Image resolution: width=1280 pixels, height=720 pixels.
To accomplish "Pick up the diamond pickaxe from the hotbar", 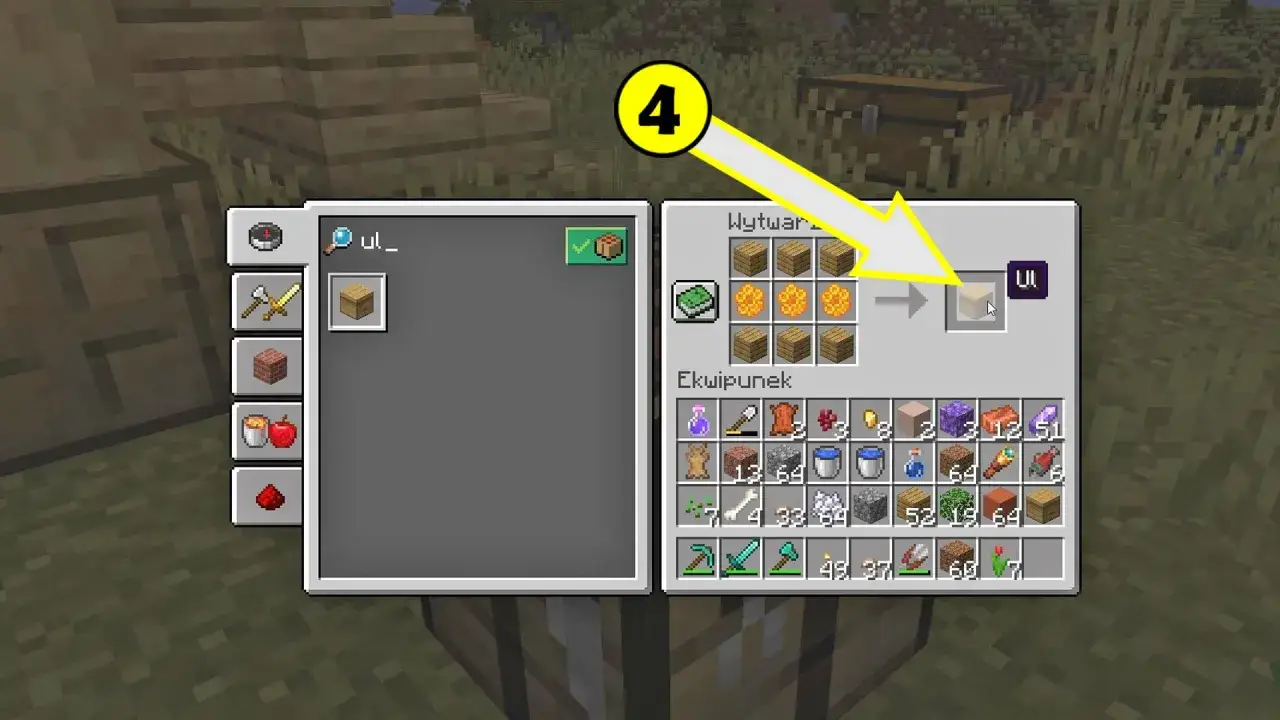I will (x=697, y=558).
